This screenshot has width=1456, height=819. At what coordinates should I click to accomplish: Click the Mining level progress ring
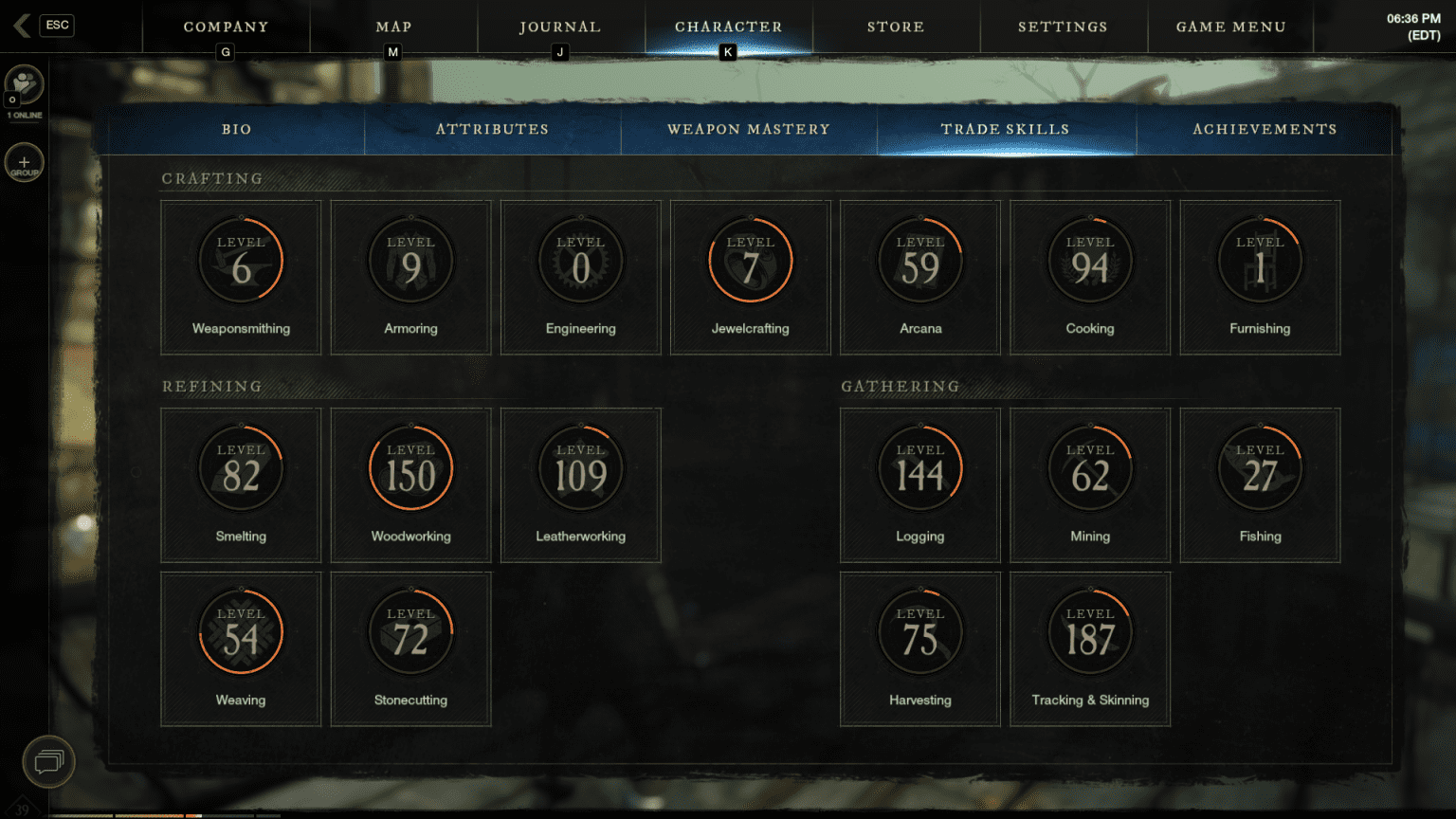tap(1089, 466)
